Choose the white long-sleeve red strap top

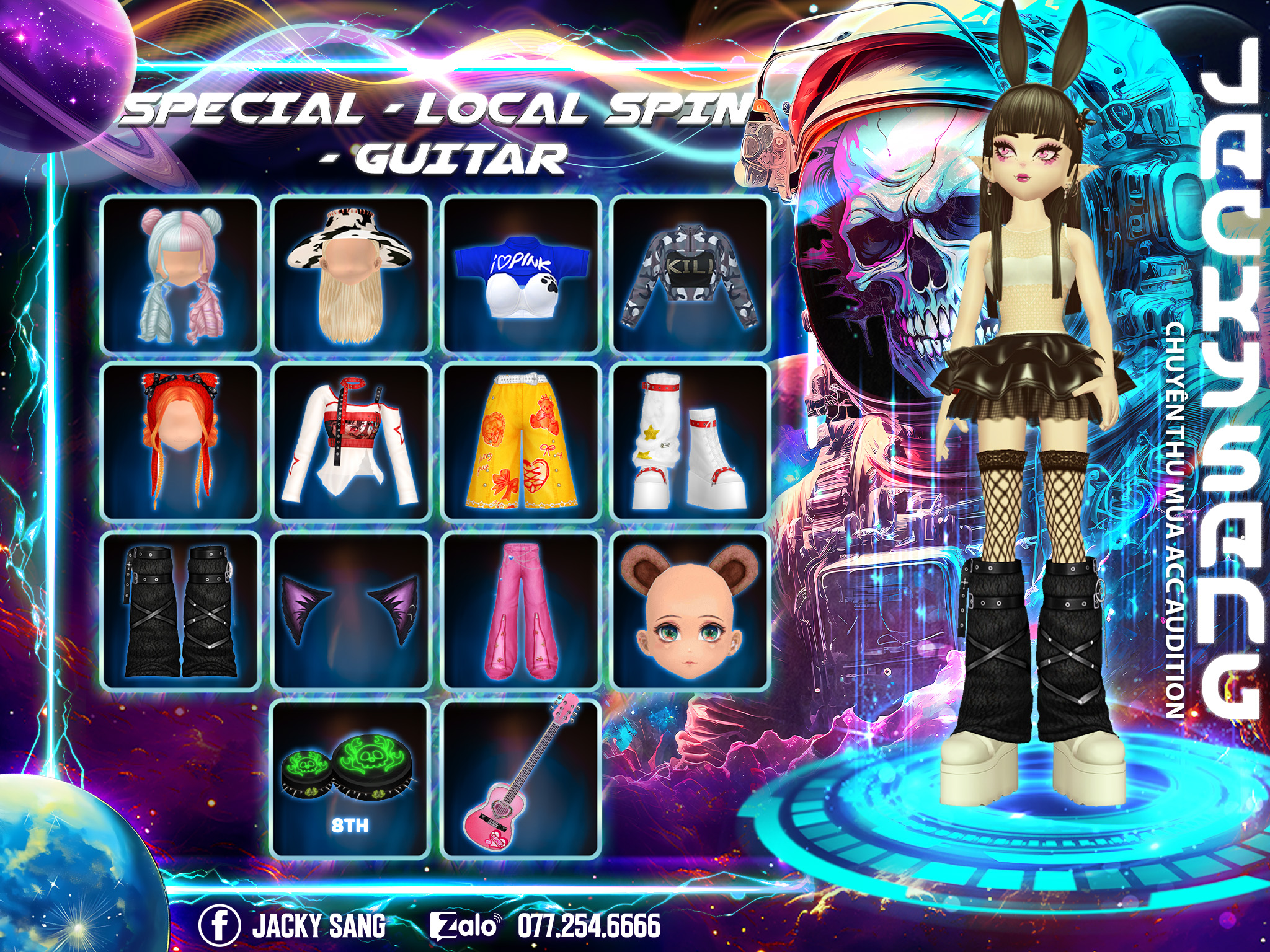(351, 442)
